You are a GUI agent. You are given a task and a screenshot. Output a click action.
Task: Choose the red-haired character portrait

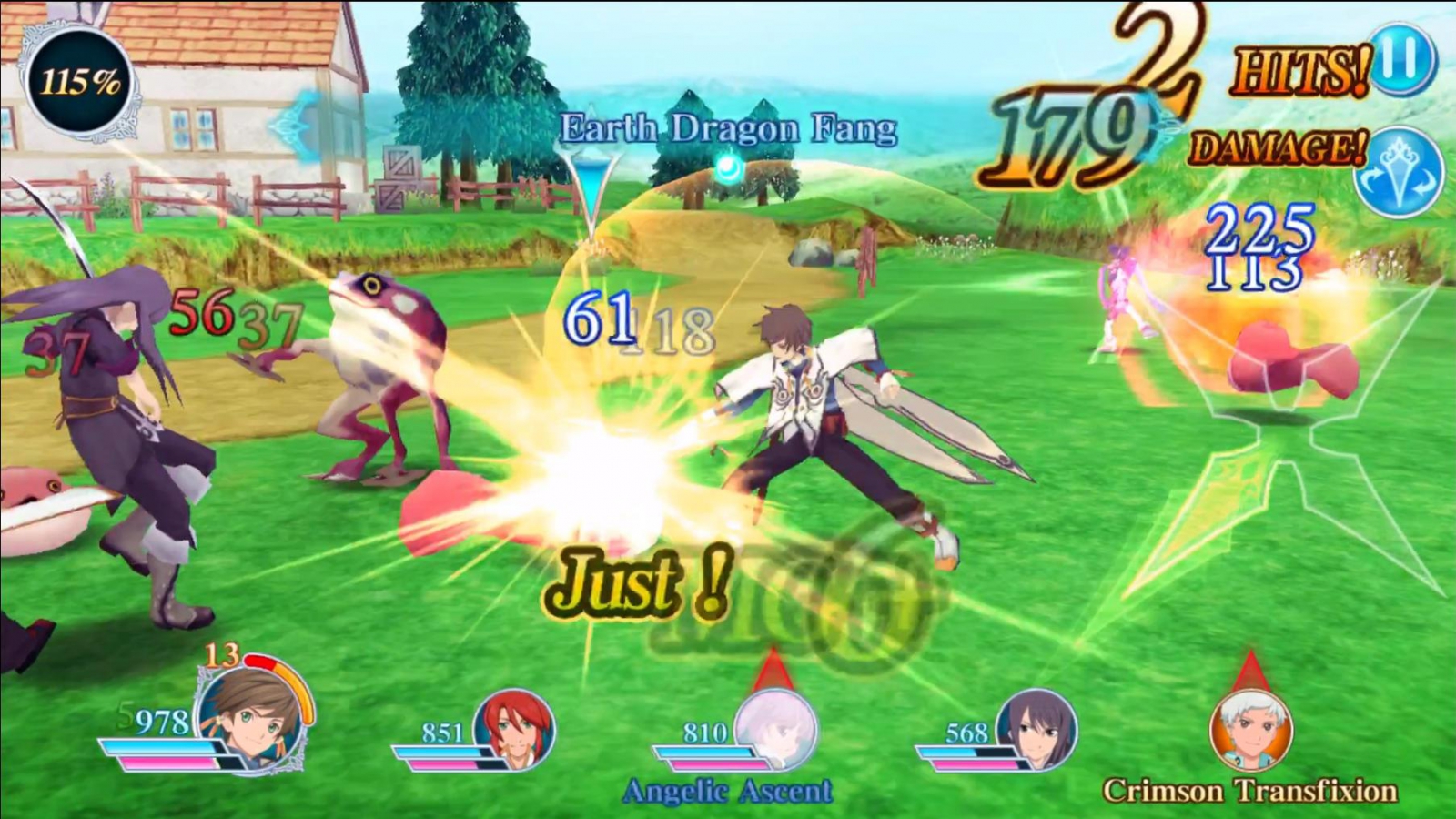click(x=516, y=729)
